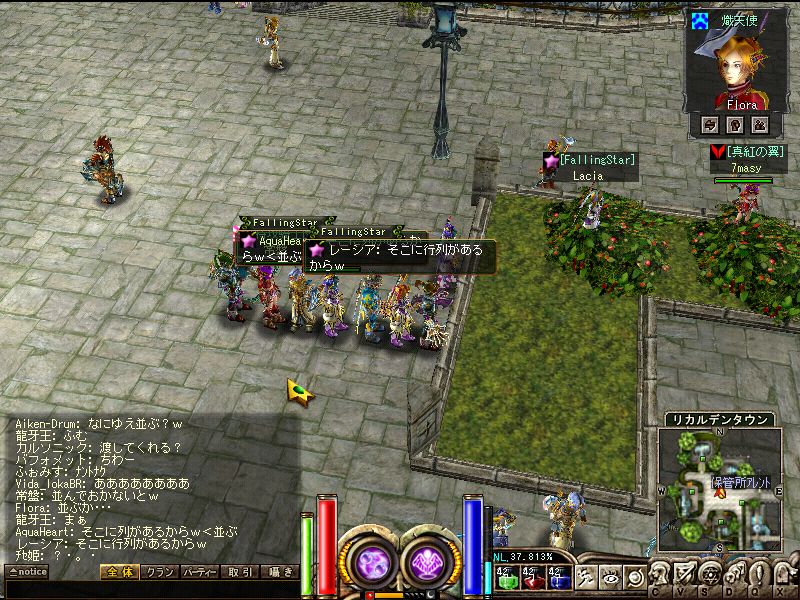Toggle the notice button
800x600 pixels.
coord(26,572)
